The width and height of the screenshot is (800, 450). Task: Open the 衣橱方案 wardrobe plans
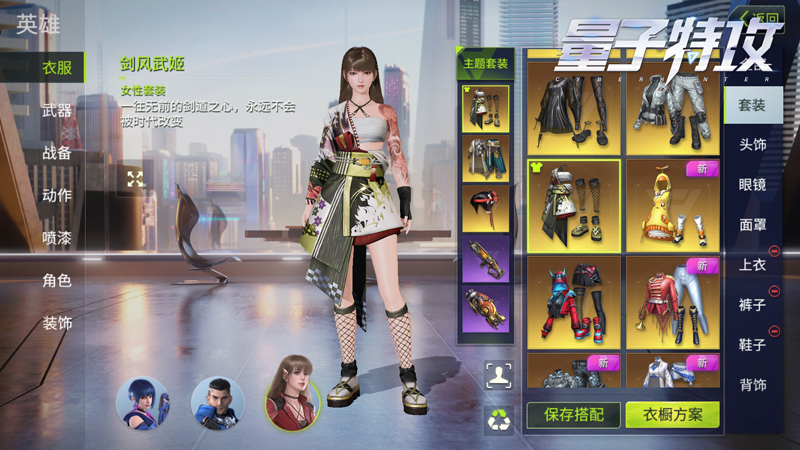pos(672,414)
